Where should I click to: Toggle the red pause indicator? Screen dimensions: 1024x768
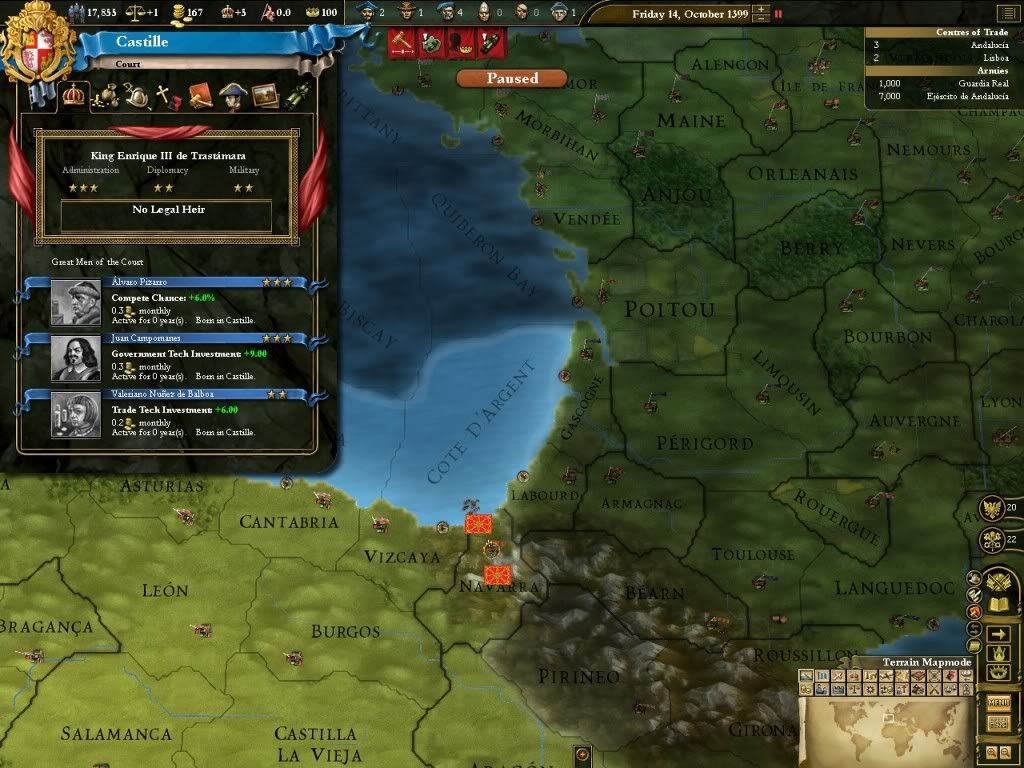pos(779,15)
